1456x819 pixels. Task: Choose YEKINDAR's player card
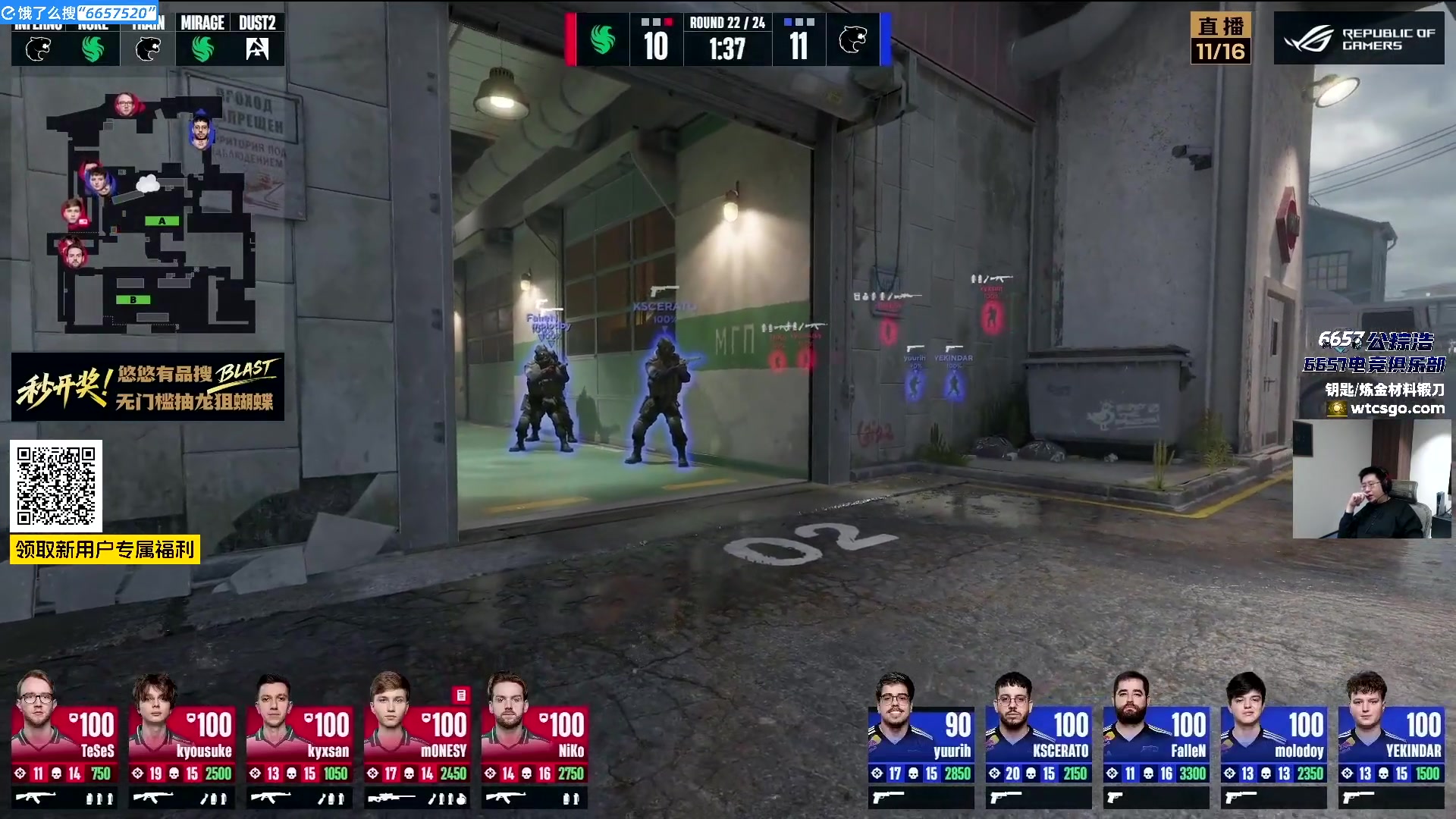point(1392,739)
